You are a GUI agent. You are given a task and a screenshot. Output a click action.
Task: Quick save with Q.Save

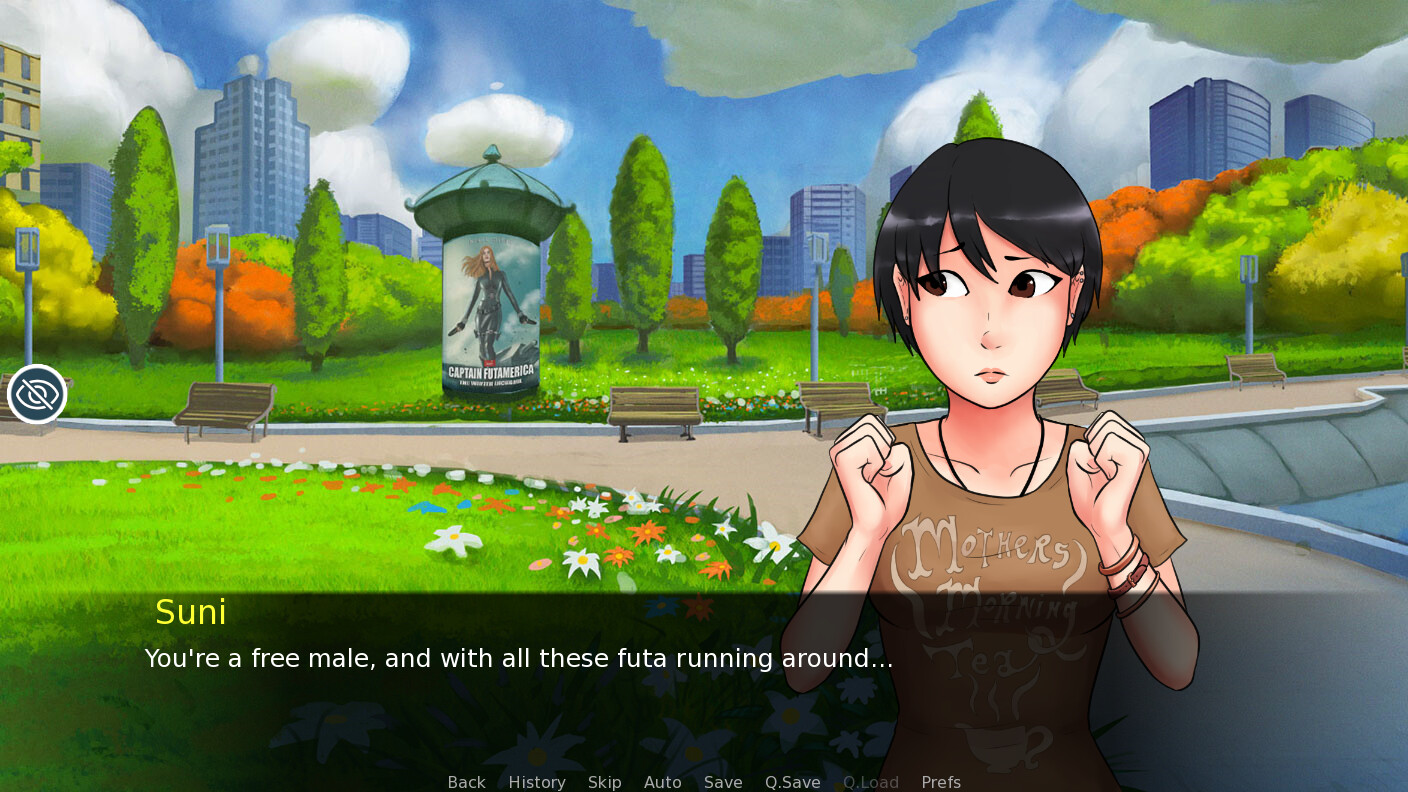click(792, 782)
